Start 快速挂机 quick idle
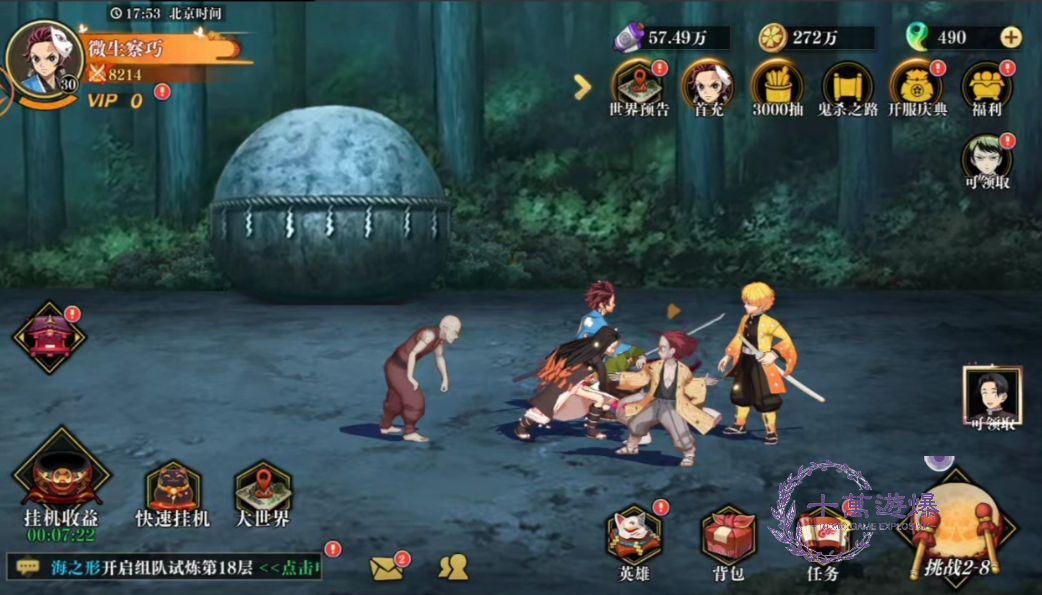This screenshot has height=595, width=1042. coord(173,492)
